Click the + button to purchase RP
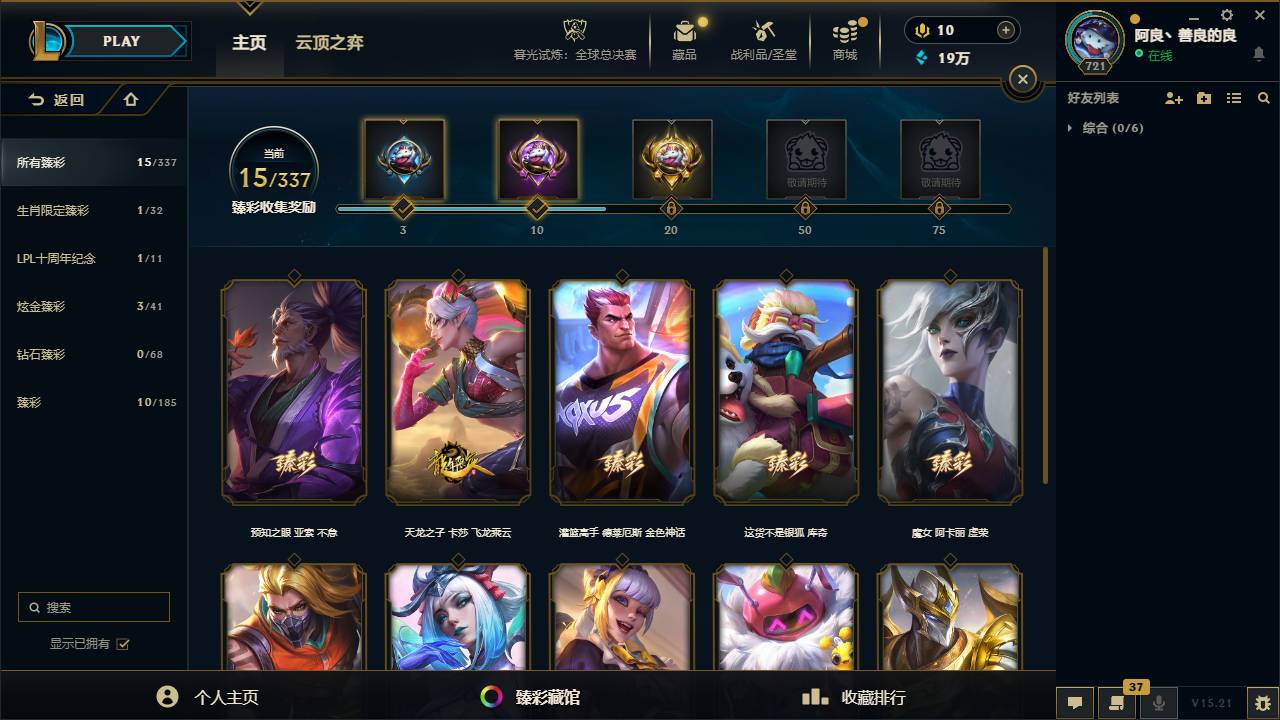Viewport: 1280px width, 720px height. [x=1005, y=30]
